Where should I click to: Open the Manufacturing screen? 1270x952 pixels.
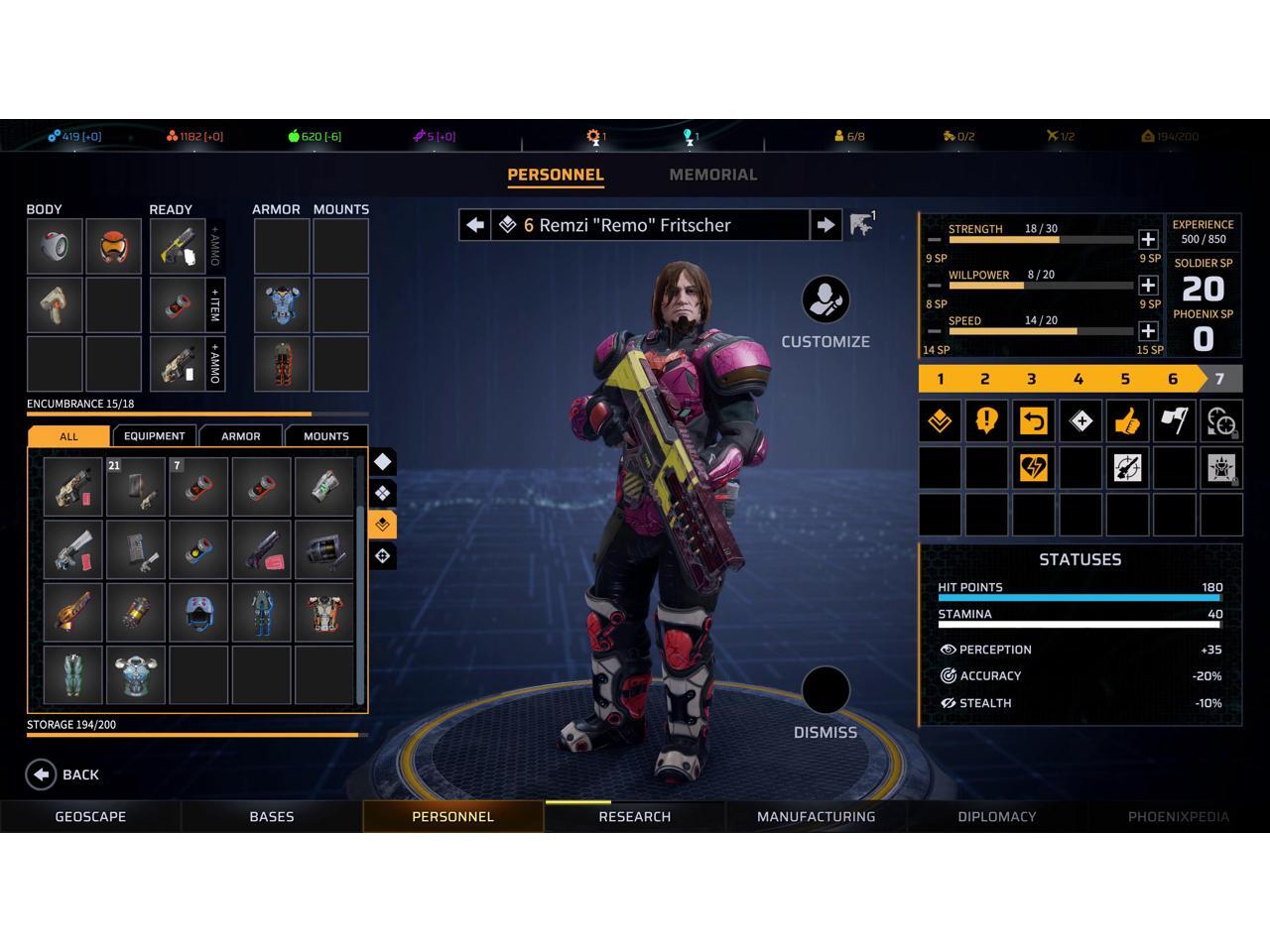tap(816, 816)
